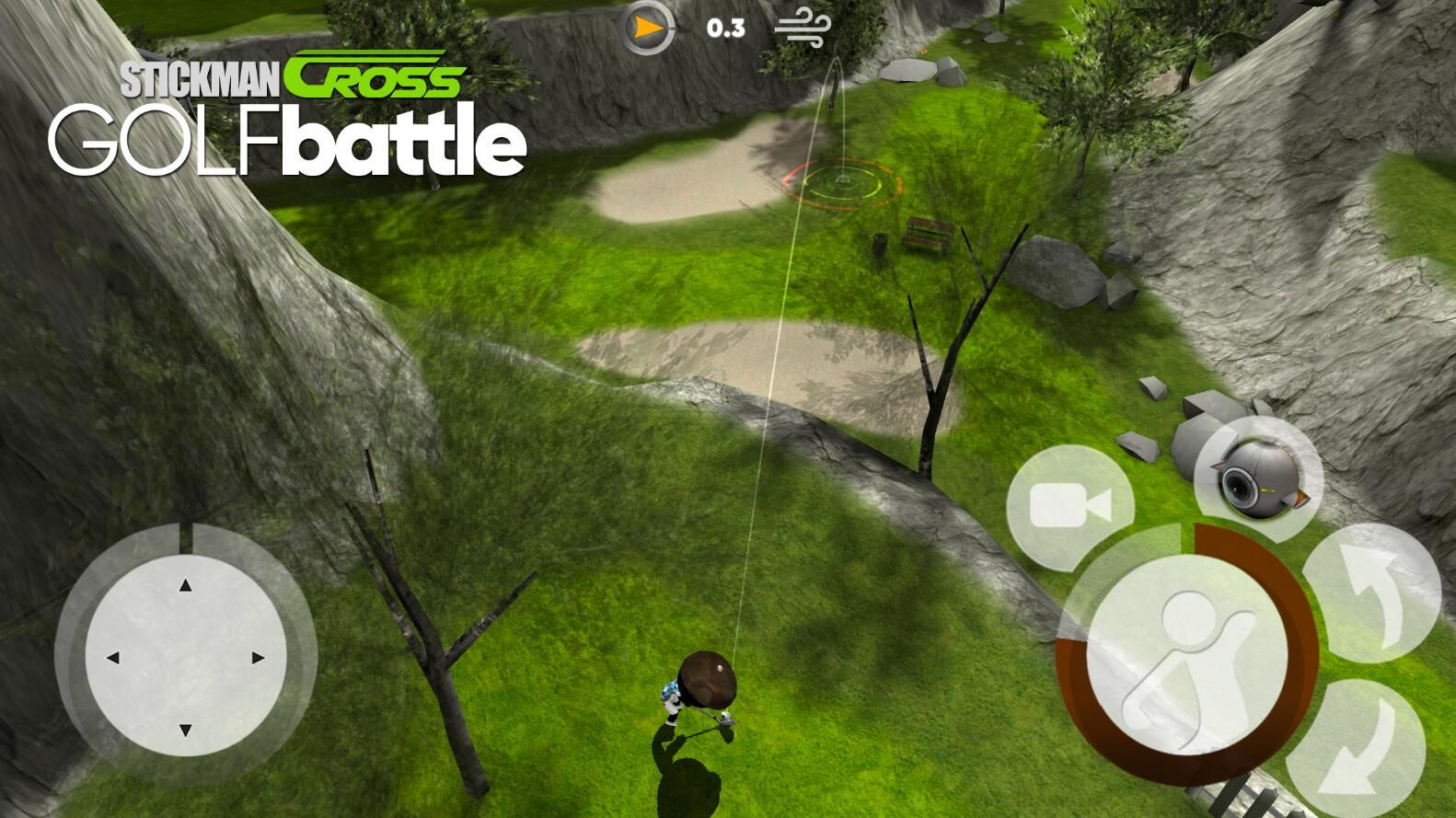Tap the right arrow on the directional pad

[x=258, y=658]
